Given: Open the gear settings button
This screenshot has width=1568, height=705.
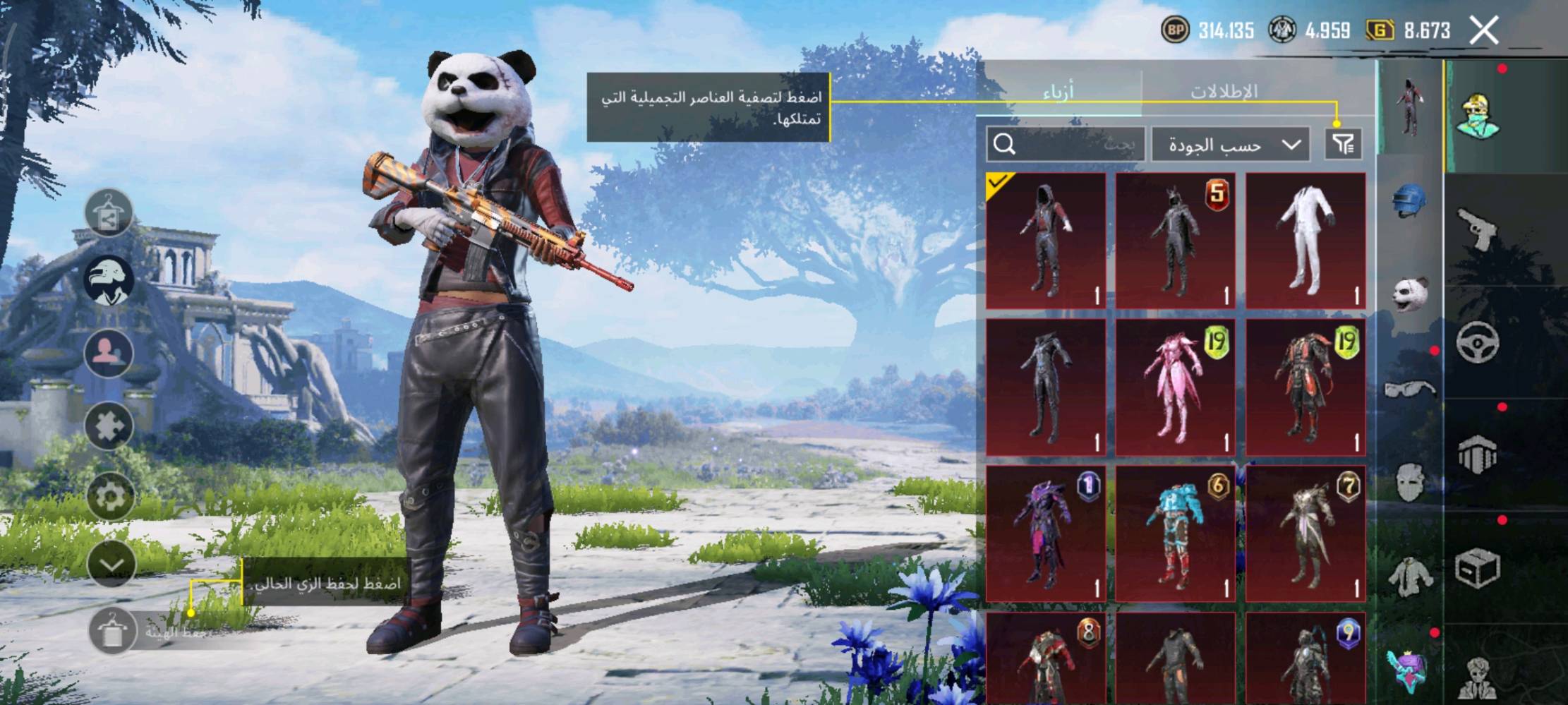Looking at the screenshot, I should coord(110,496).
